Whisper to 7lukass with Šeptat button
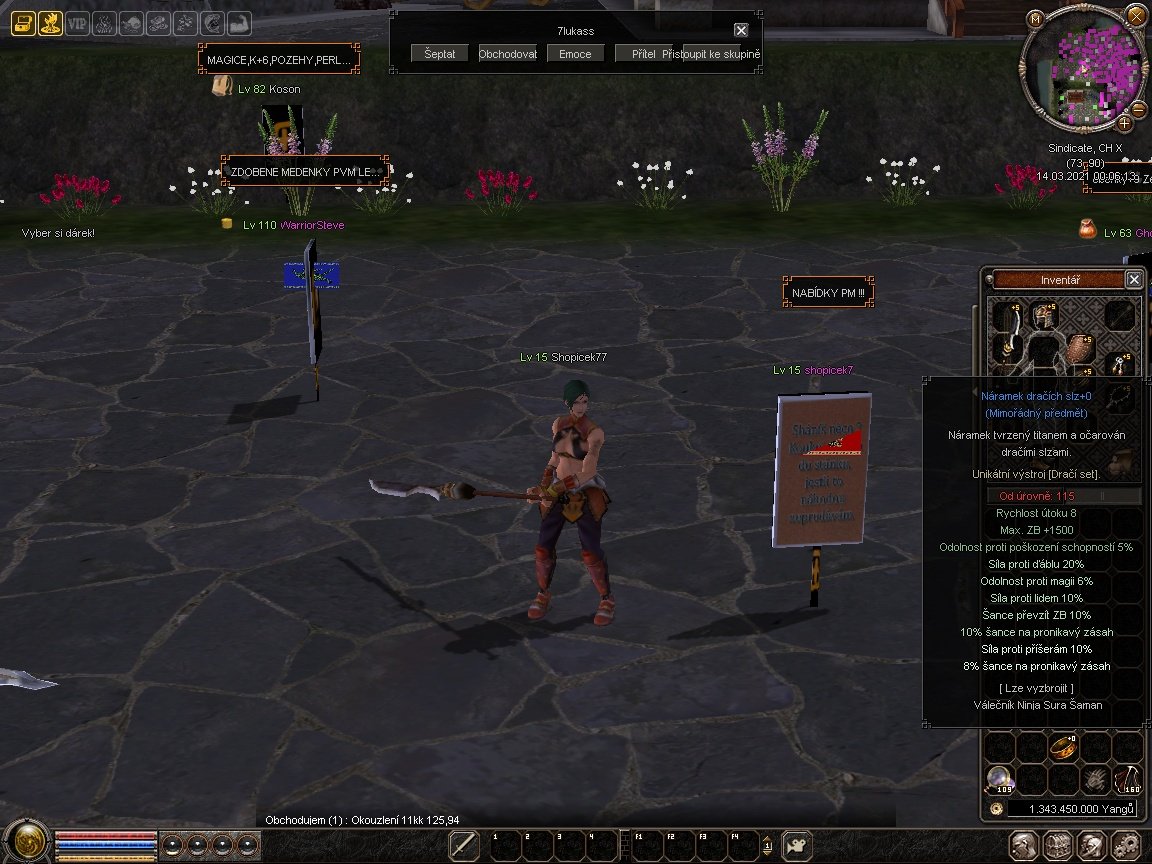Viewport: 1152px width, 864px height. (x=439, y=54)
